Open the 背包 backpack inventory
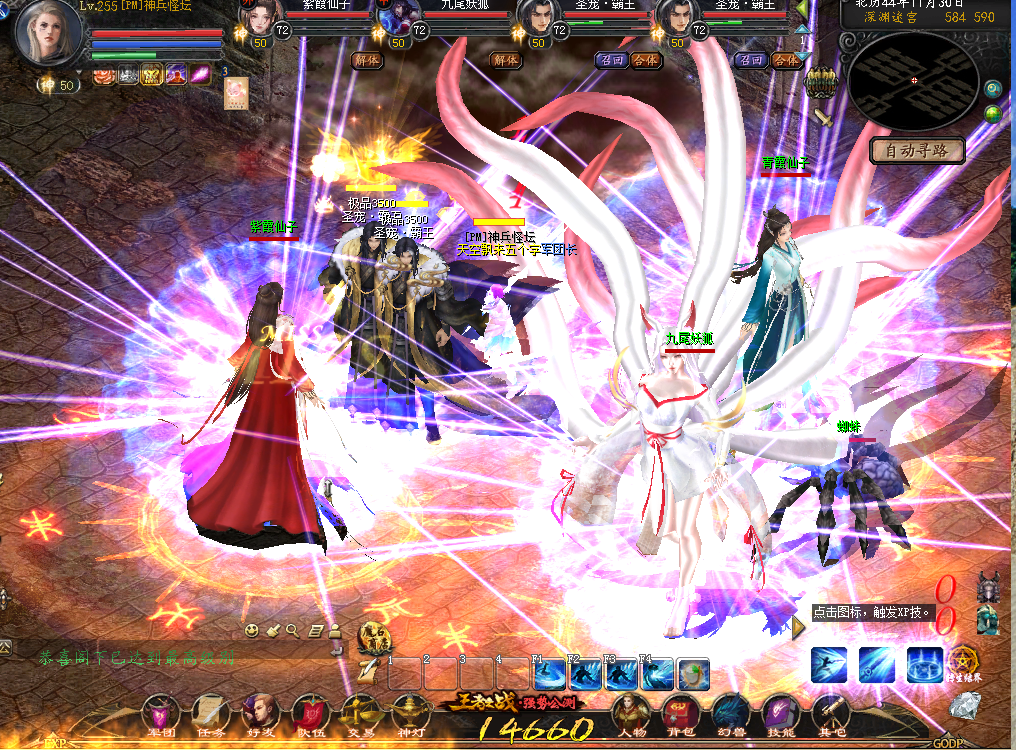 [x=680, y=714]
